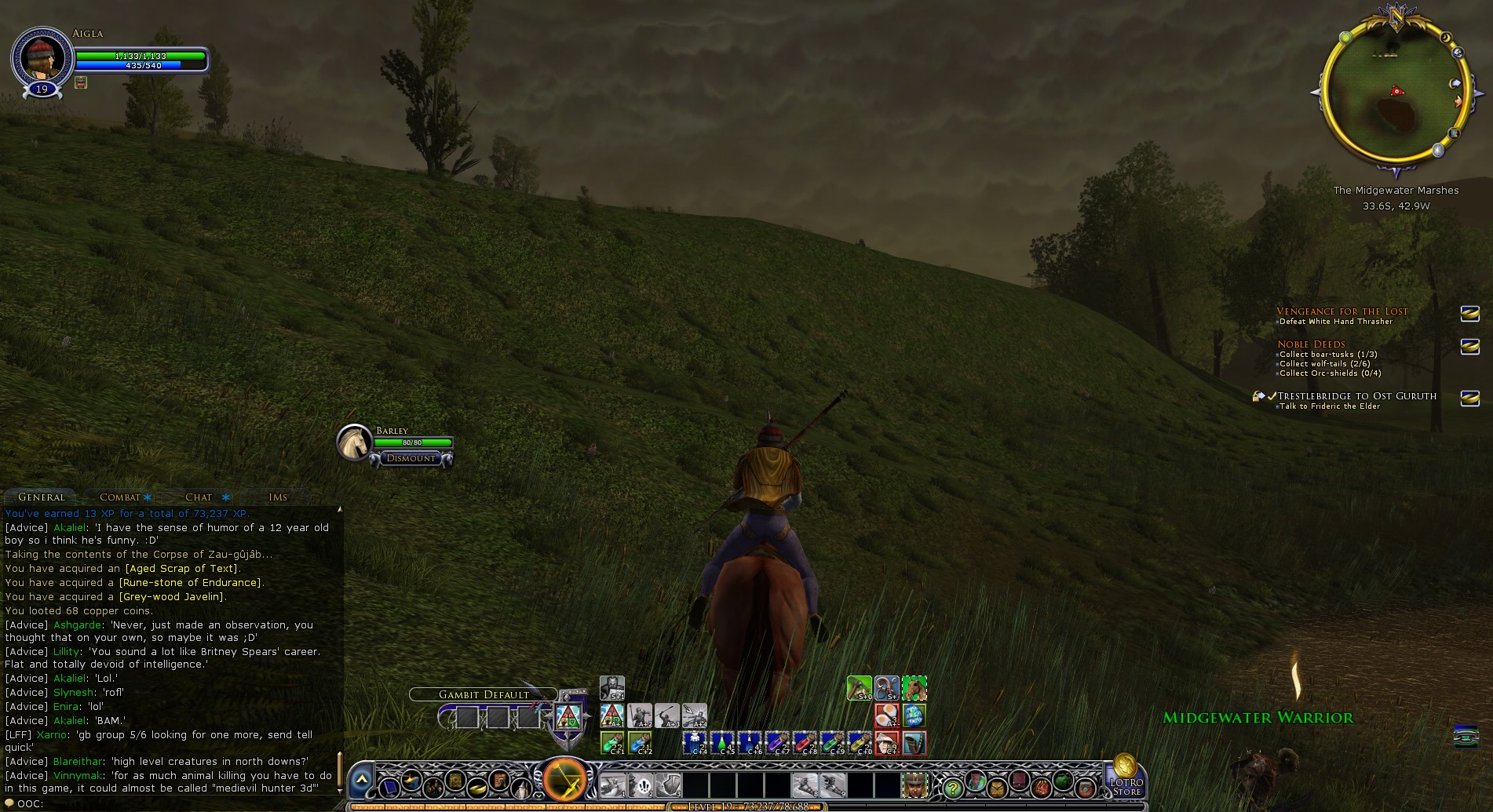Image resolution: width=1493 pixels, height=812 pixels.
Task: Select the IMs chat tab
Action: (x=278, y=497)
